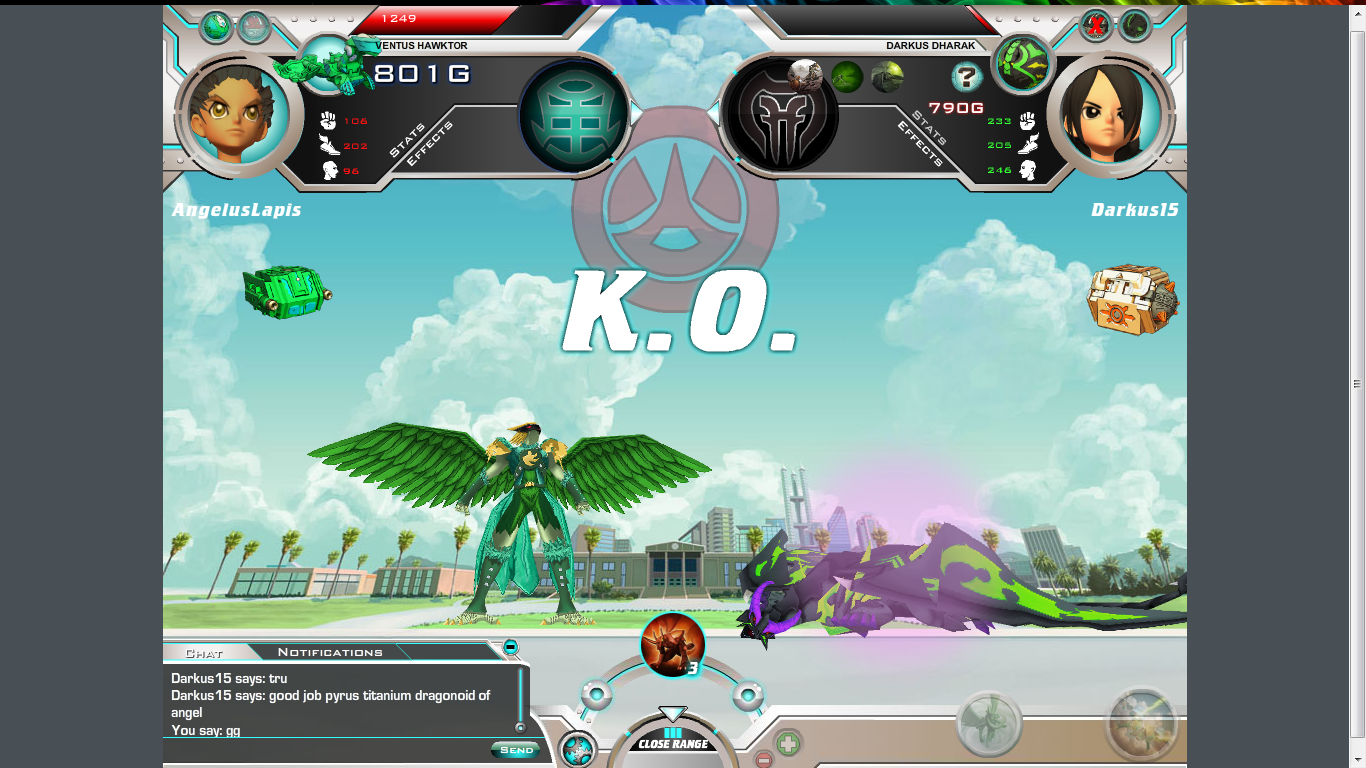The image size is (1366, 768).
Task: Minimize the chat panel
Action: [x=511, y=647]
